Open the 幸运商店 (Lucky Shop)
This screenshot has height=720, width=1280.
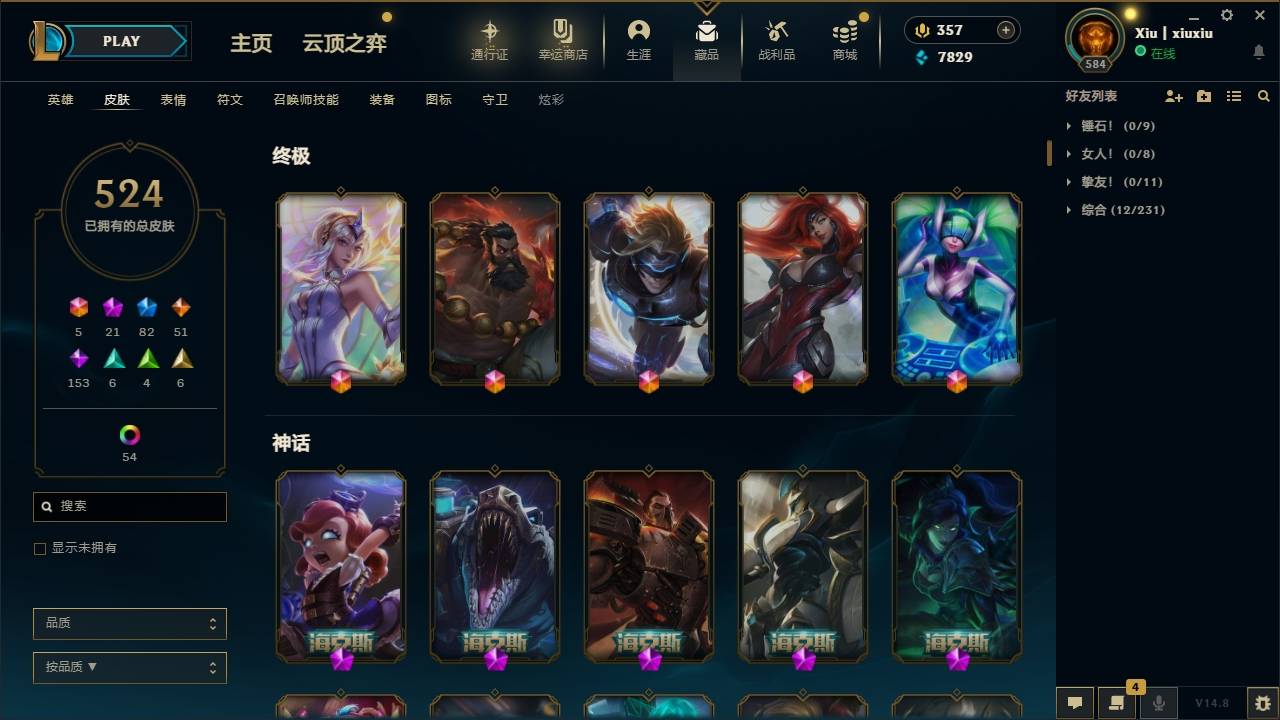(561, 40)
